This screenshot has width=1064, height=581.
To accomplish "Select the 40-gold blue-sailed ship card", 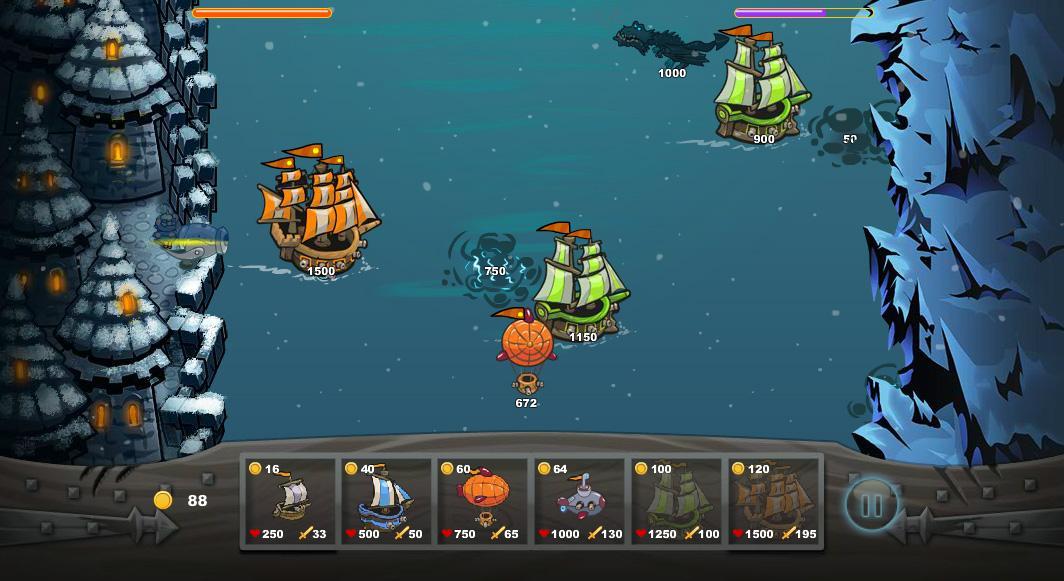I will pyautogui.click(x=385, y=501).
